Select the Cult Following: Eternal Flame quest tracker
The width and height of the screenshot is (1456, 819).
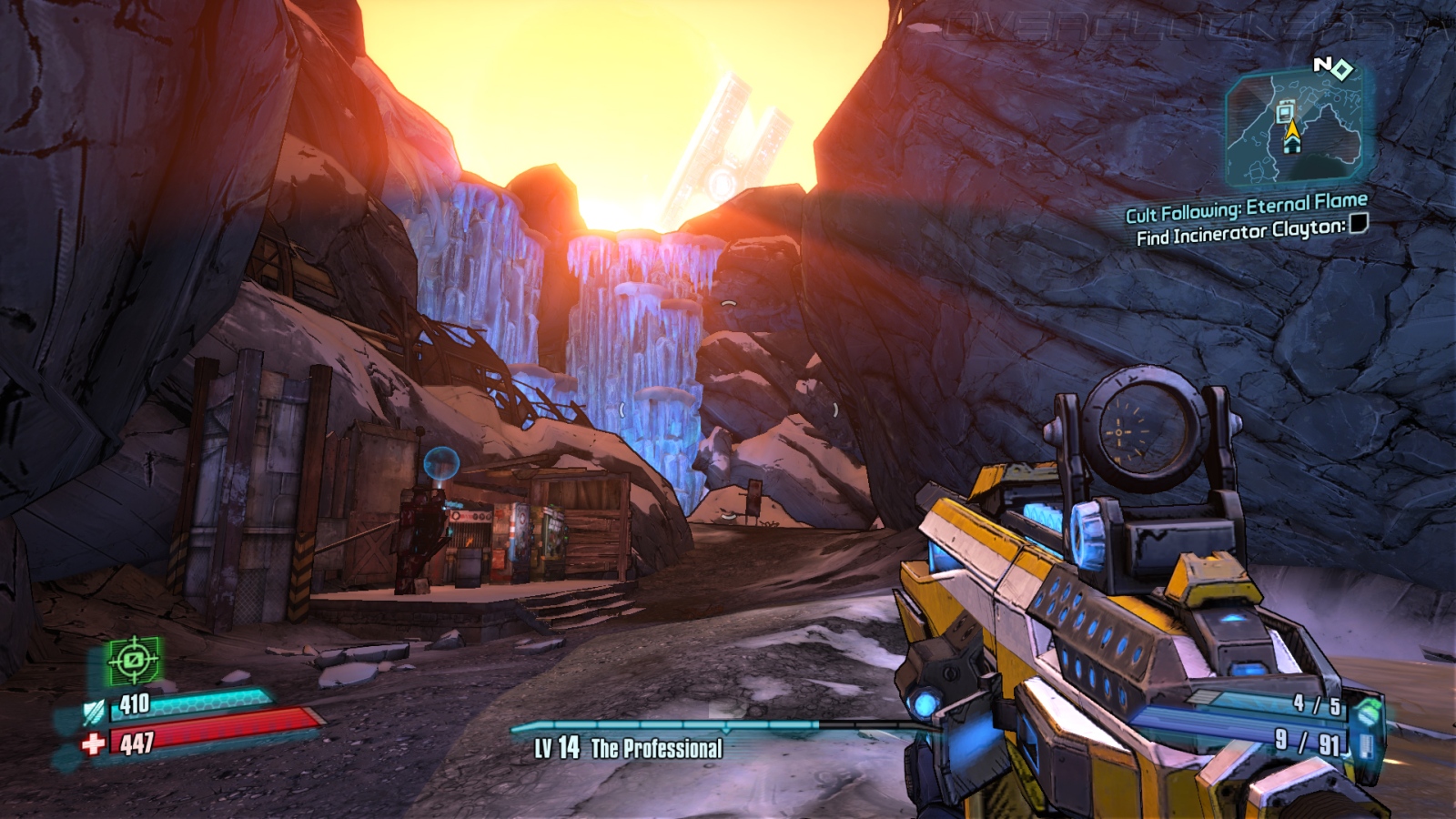[x=1246, y=207]
